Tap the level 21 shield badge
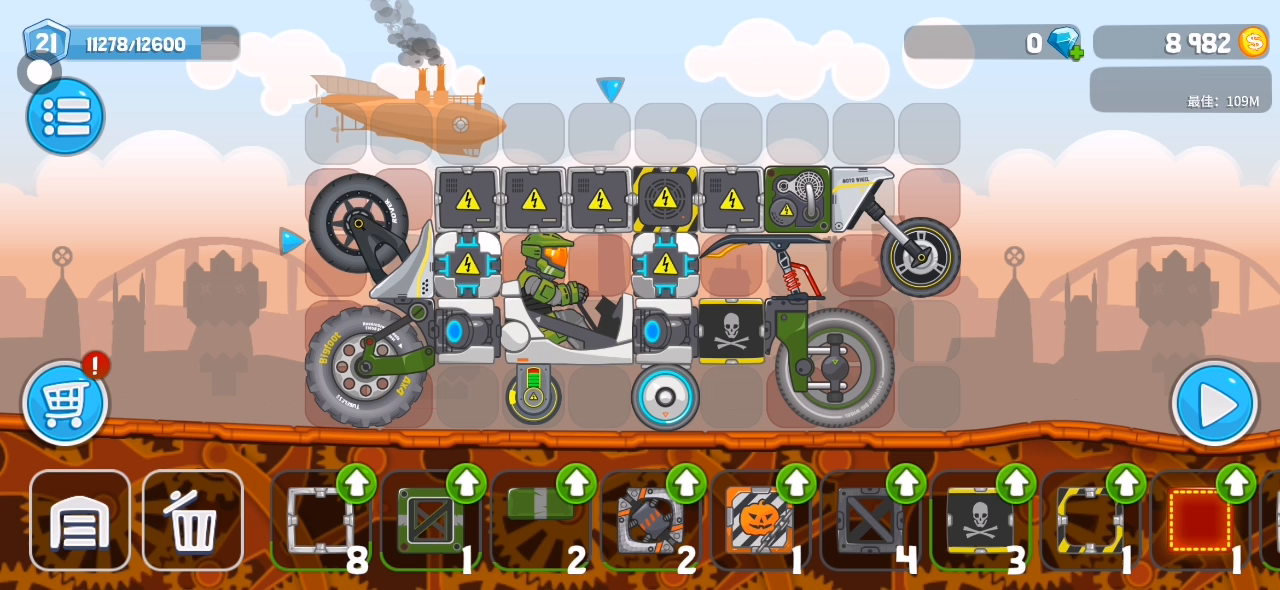1280x590 pixels. [46, 43]
